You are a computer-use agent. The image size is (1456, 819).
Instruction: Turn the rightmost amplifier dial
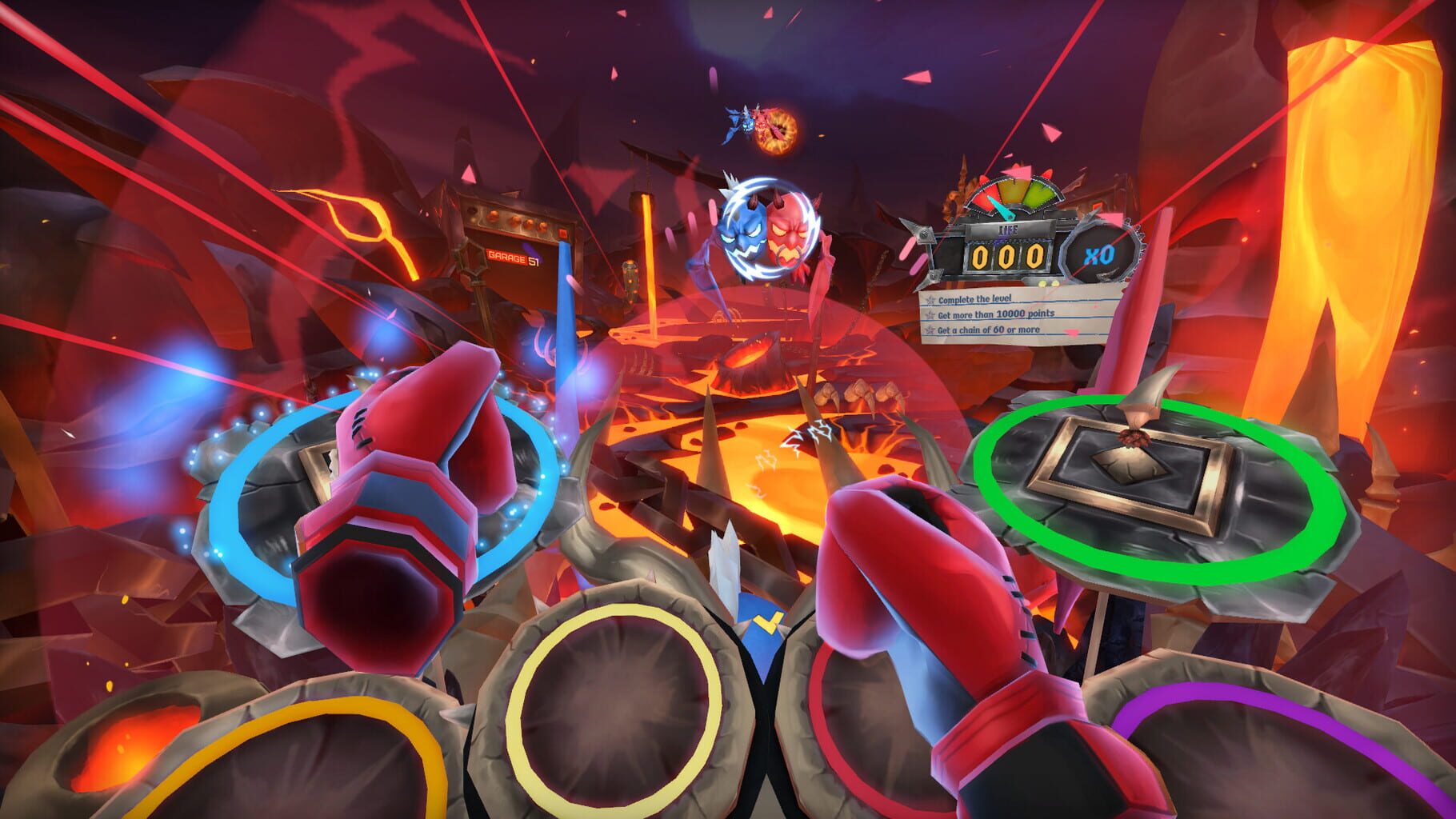coord(543,227)
